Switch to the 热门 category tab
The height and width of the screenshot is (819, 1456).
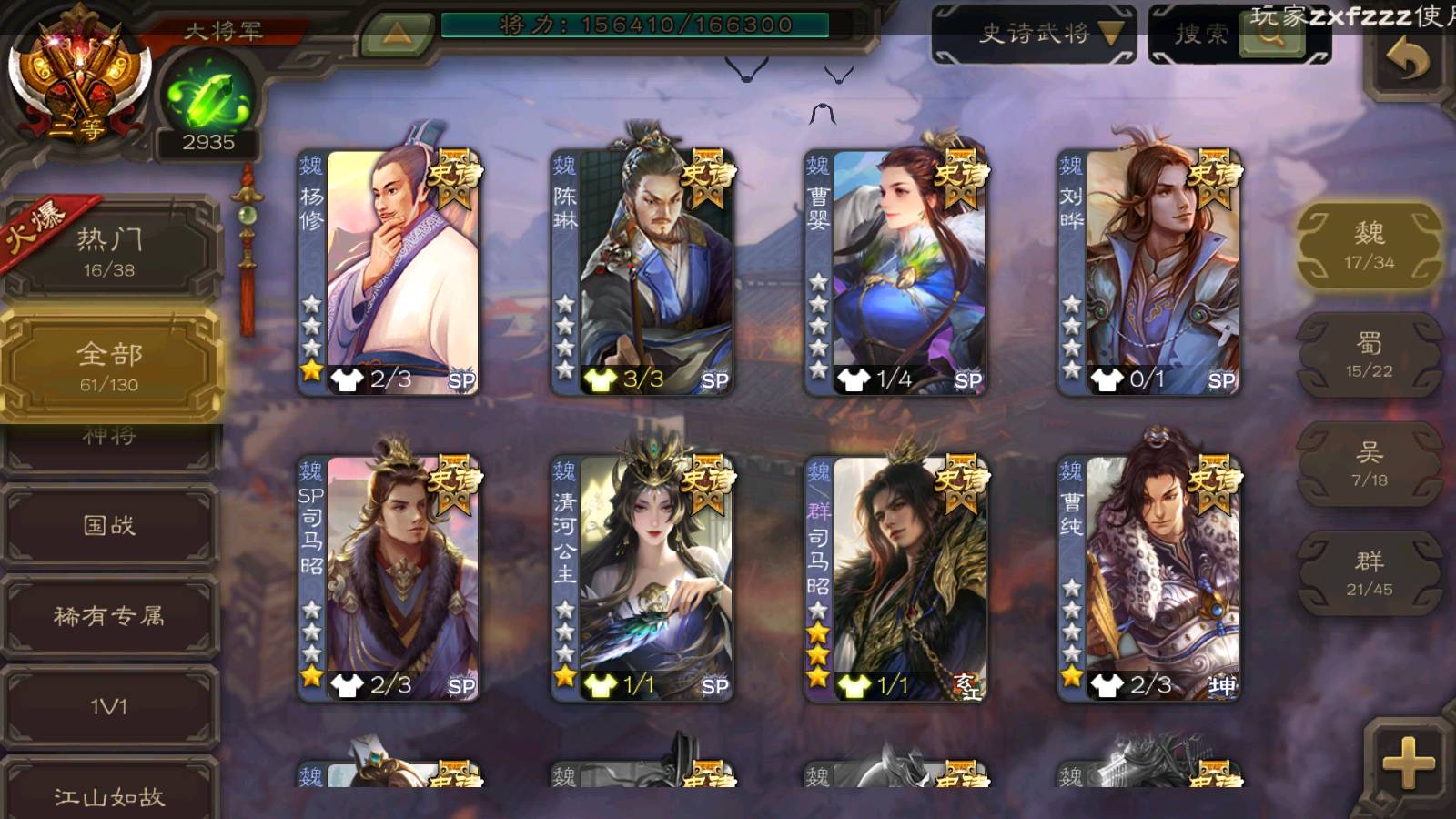tap(109, 251)
